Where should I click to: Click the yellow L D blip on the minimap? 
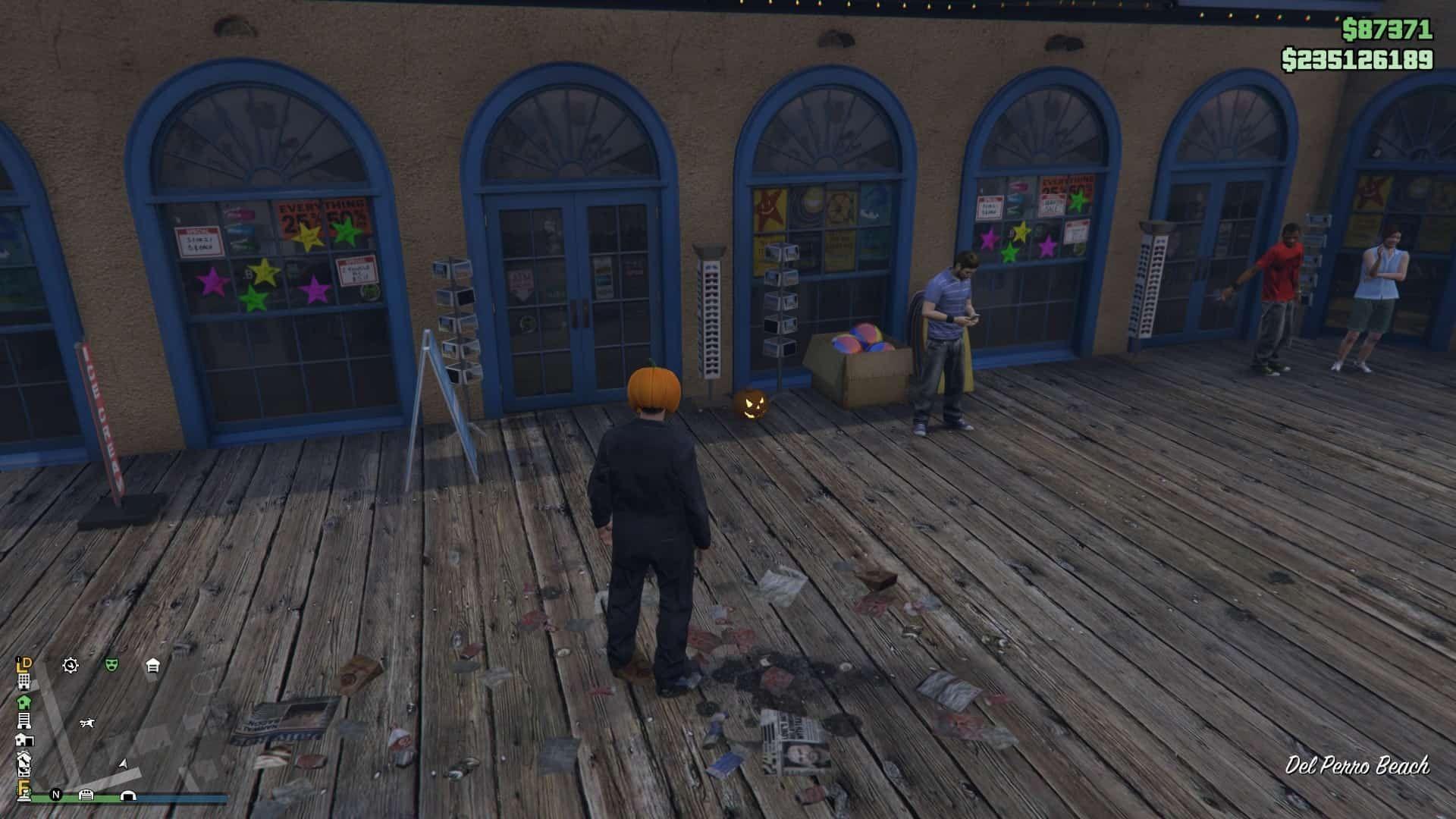pos(25,664)
